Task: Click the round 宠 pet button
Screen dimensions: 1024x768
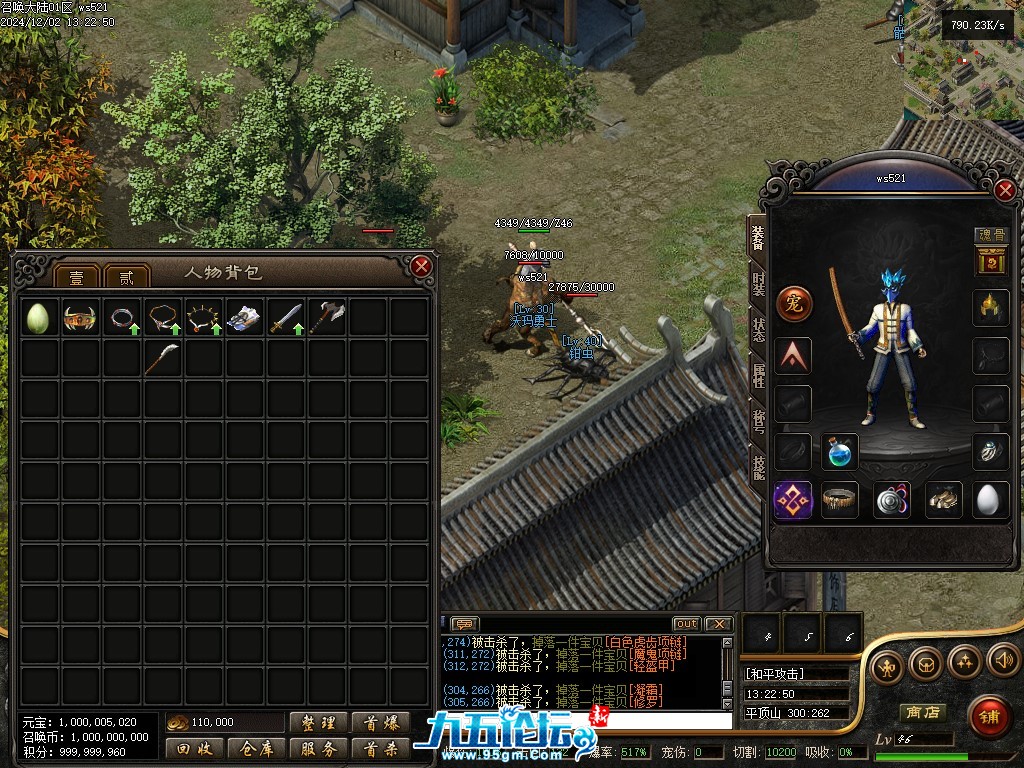Action: click(794, 304)
